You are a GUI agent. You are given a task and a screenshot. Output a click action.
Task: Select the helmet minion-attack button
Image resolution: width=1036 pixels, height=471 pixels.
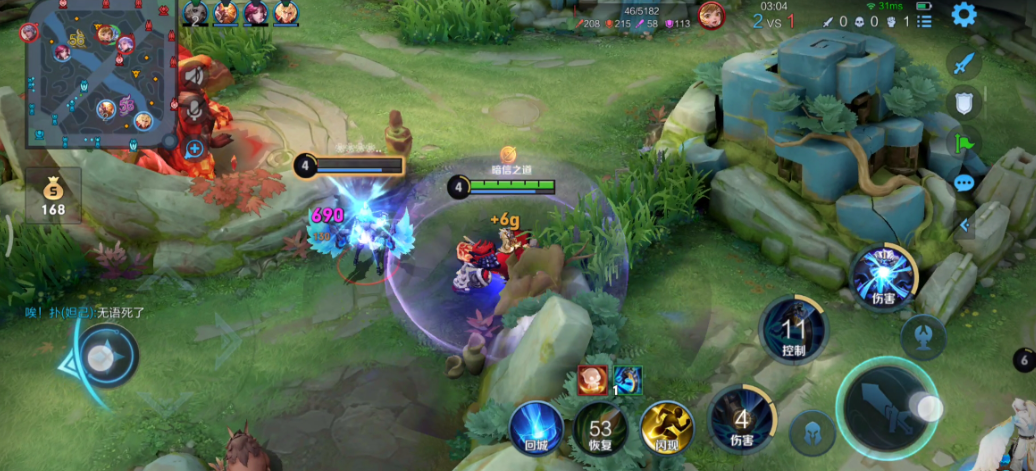click(x=811, y=433)
